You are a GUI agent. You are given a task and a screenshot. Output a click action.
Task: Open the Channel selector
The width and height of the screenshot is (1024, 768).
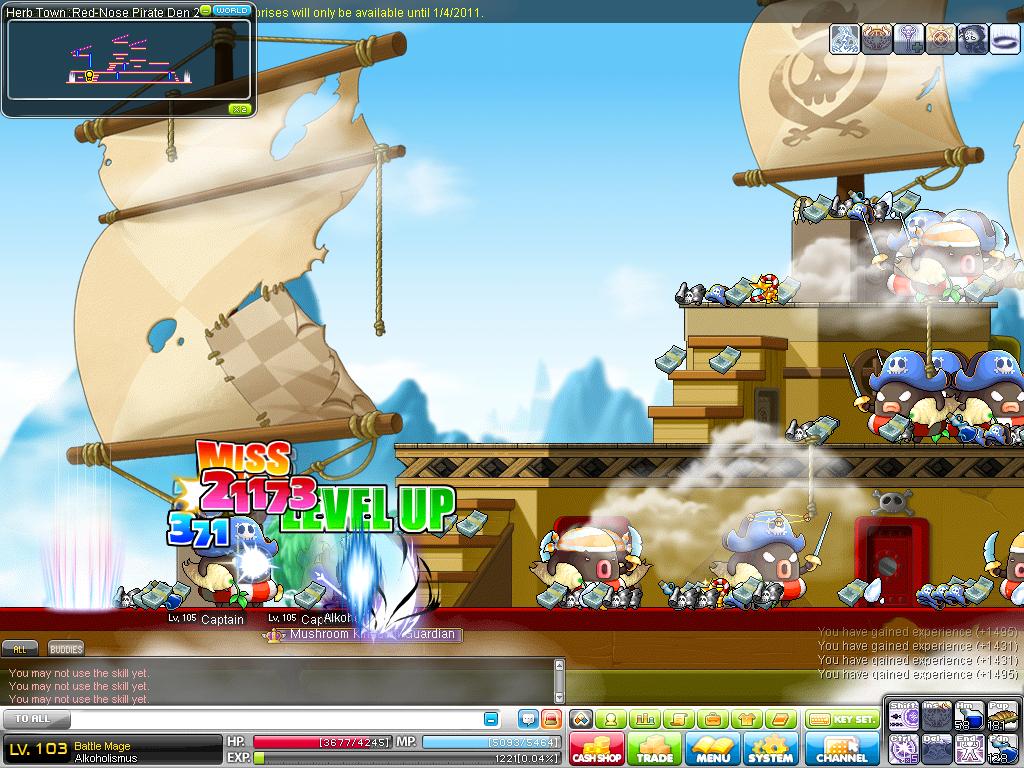[842, 749]
